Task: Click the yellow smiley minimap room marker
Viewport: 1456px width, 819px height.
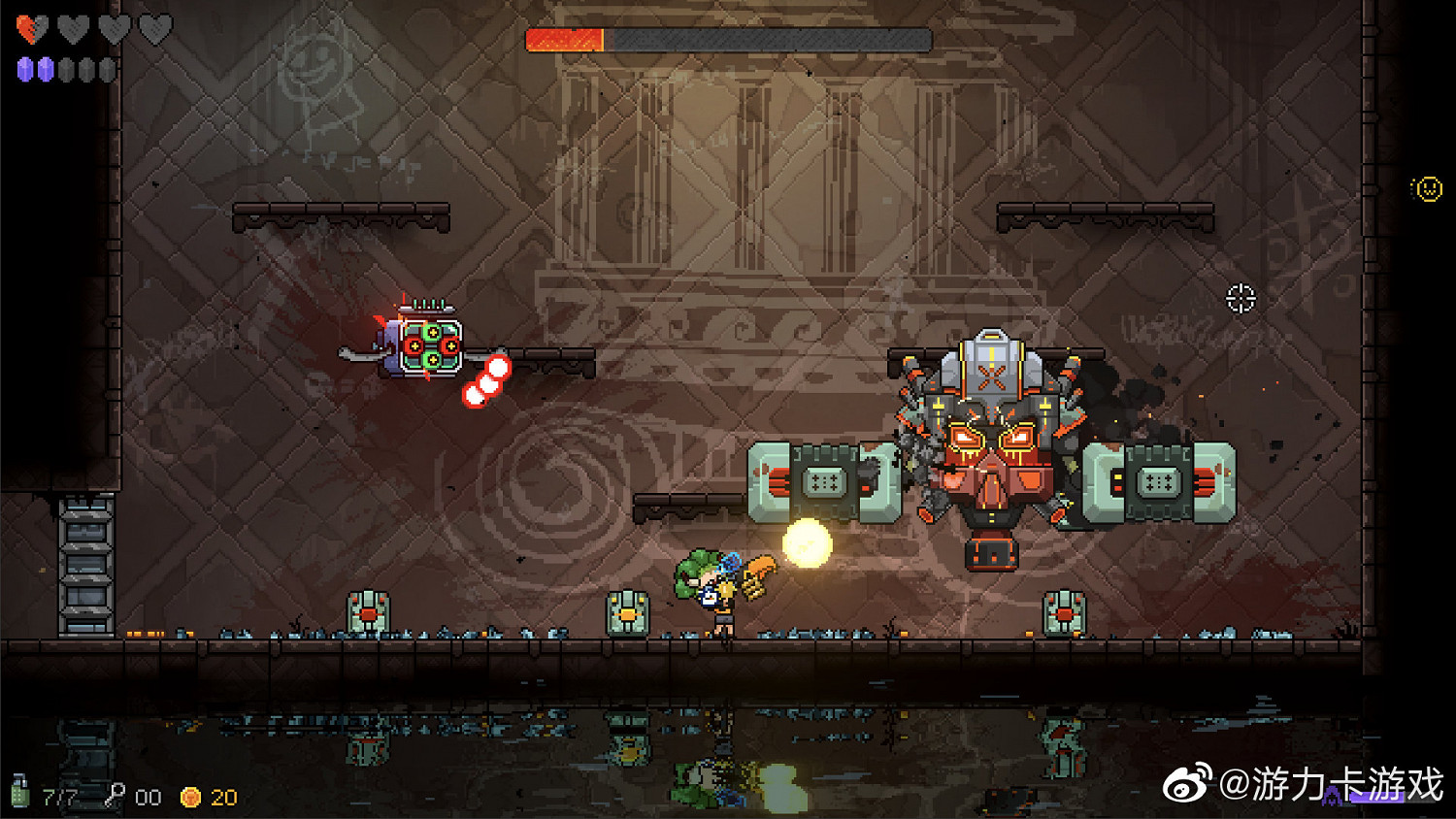Action: pos(1428,189)
